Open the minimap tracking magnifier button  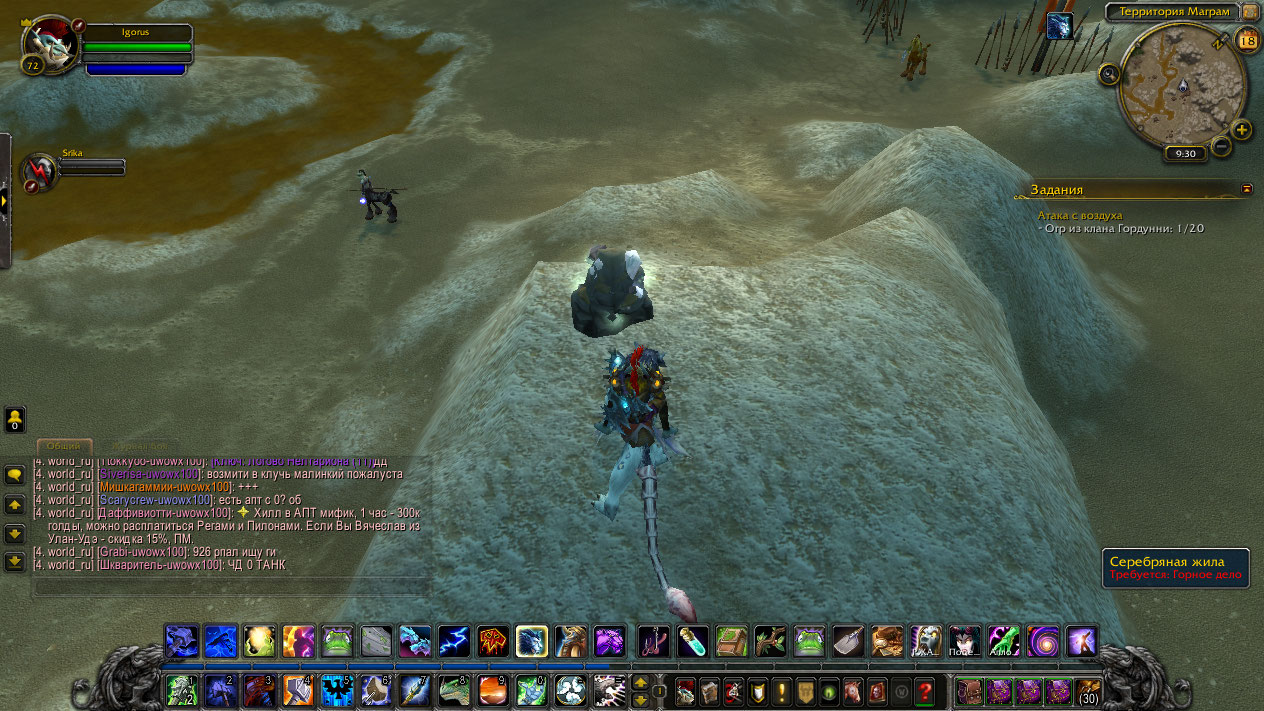point(1109,74)
